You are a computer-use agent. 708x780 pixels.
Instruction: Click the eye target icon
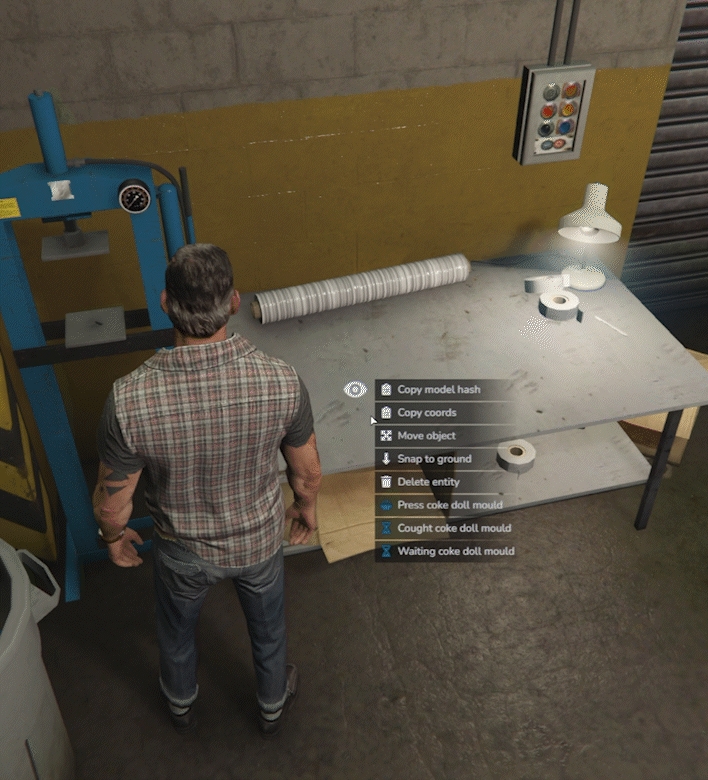tap(355, 390)
